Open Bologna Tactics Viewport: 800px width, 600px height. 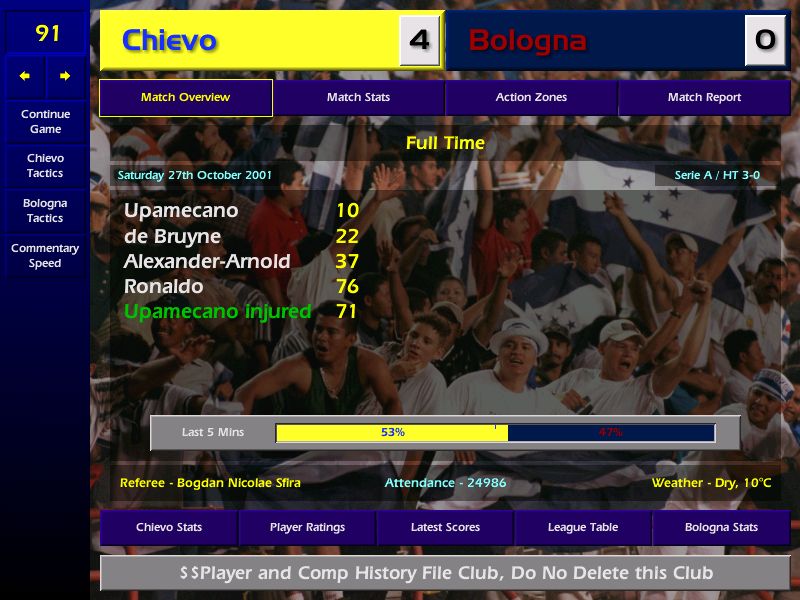[45, 210]
